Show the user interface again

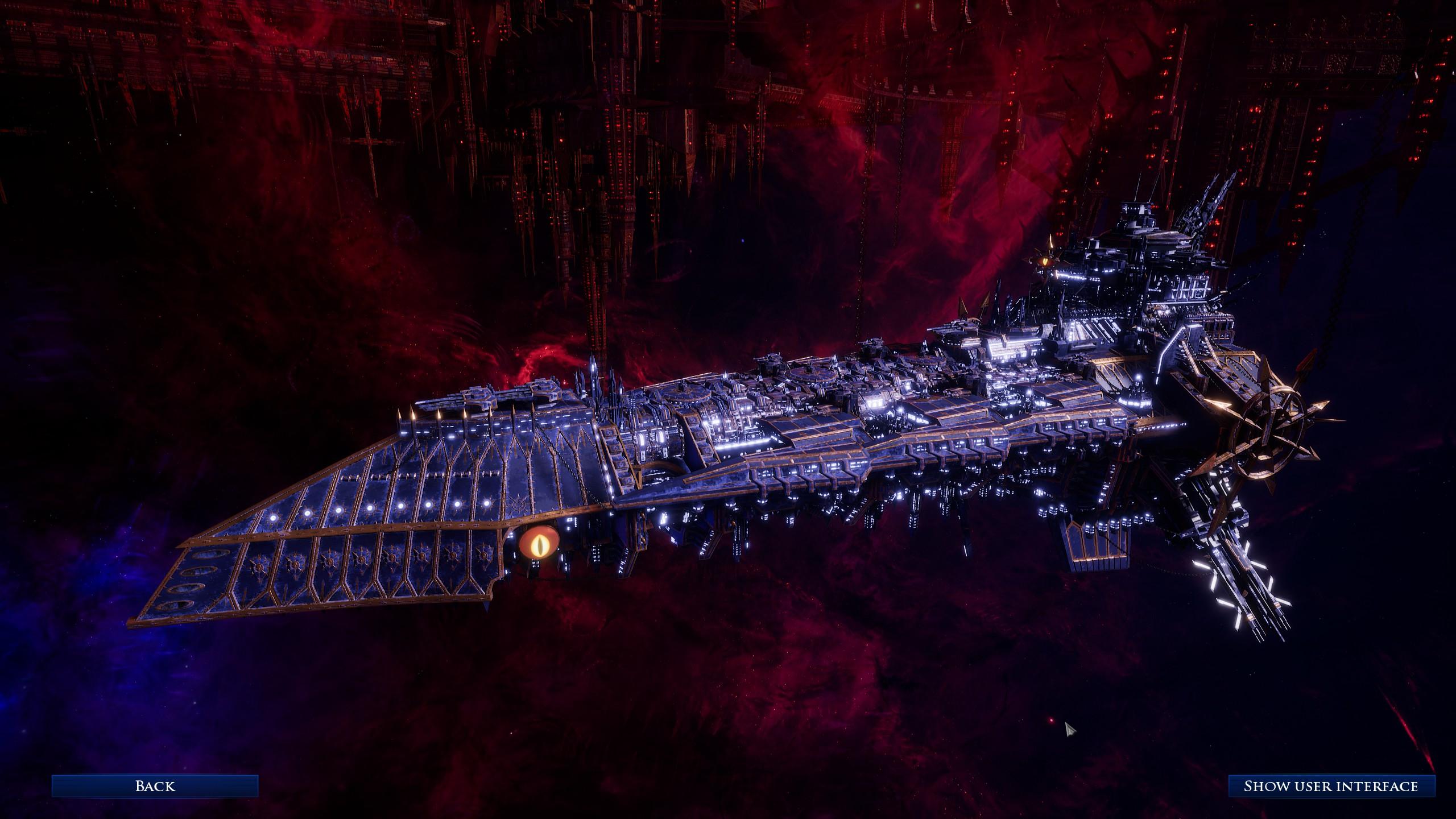[1330, 786]
